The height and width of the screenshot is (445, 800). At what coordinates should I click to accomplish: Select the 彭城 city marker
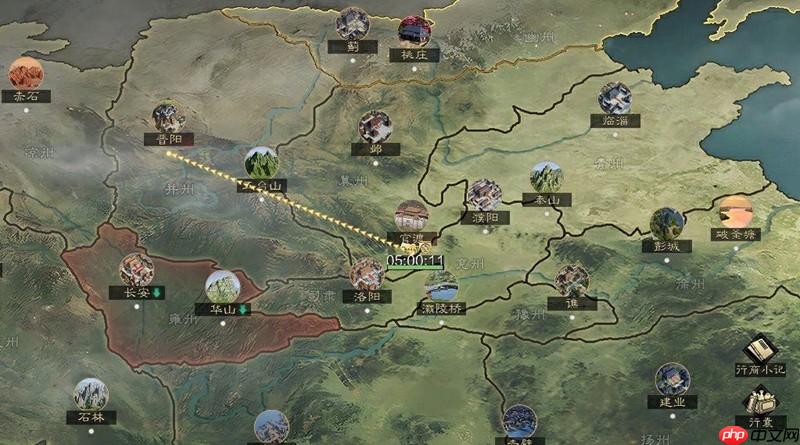[x=667, y=224]
